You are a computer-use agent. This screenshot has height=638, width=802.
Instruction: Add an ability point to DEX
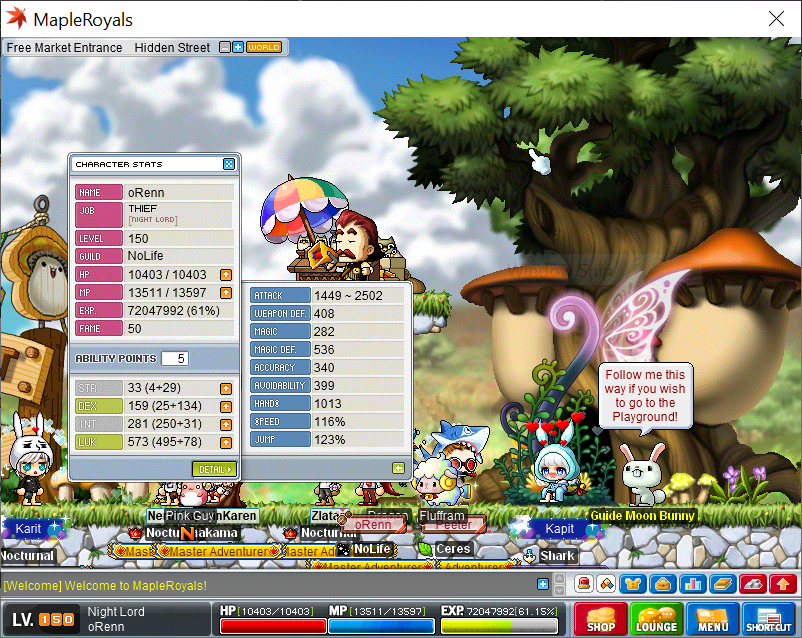pyautogui.click(x=226, y=406)
